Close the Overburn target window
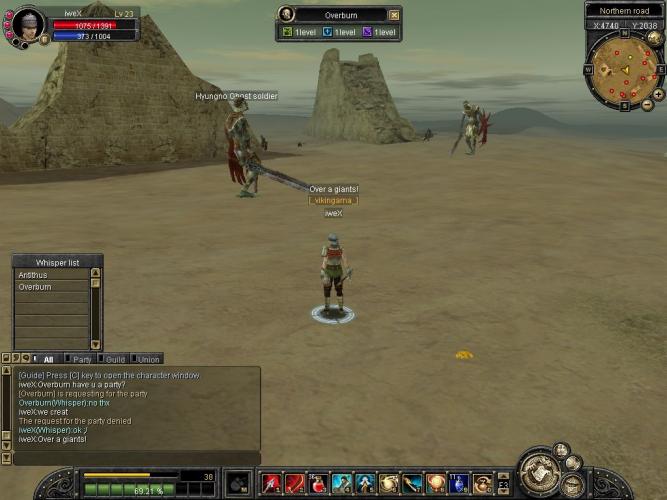Viewport: 667px width, 500px height. coord(394,15)
